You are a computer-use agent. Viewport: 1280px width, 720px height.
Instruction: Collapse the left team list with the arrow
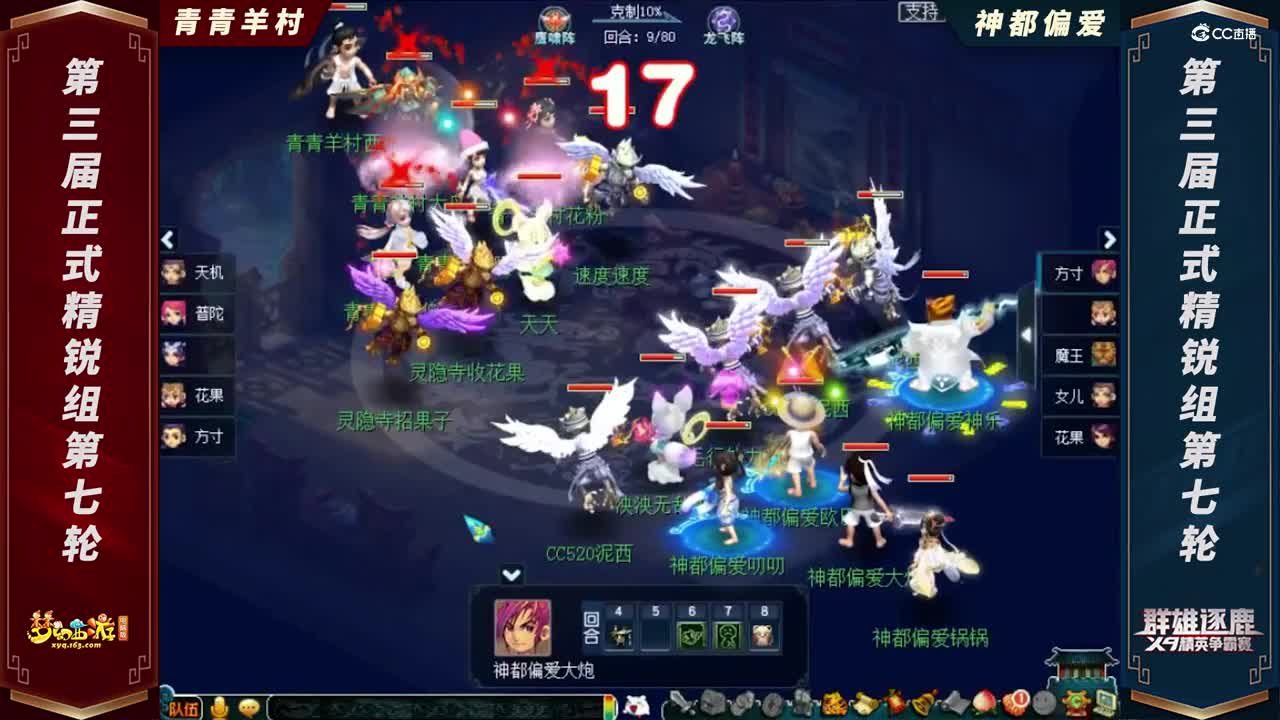pos(166,240)
